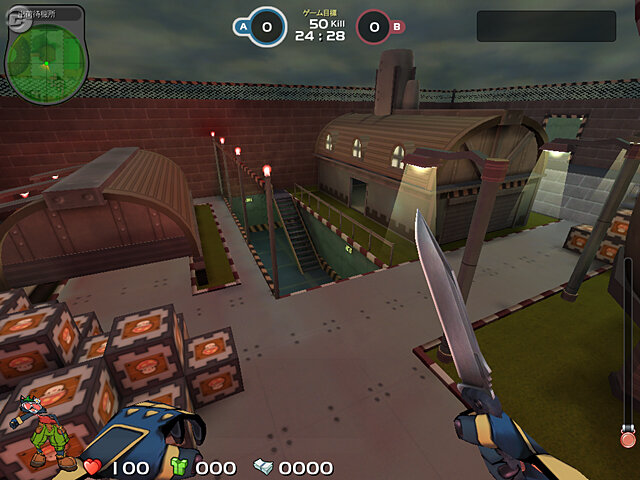Click the red heart health icon
The height and width of the screenshot is (480, 640).
tap(92, 467)
